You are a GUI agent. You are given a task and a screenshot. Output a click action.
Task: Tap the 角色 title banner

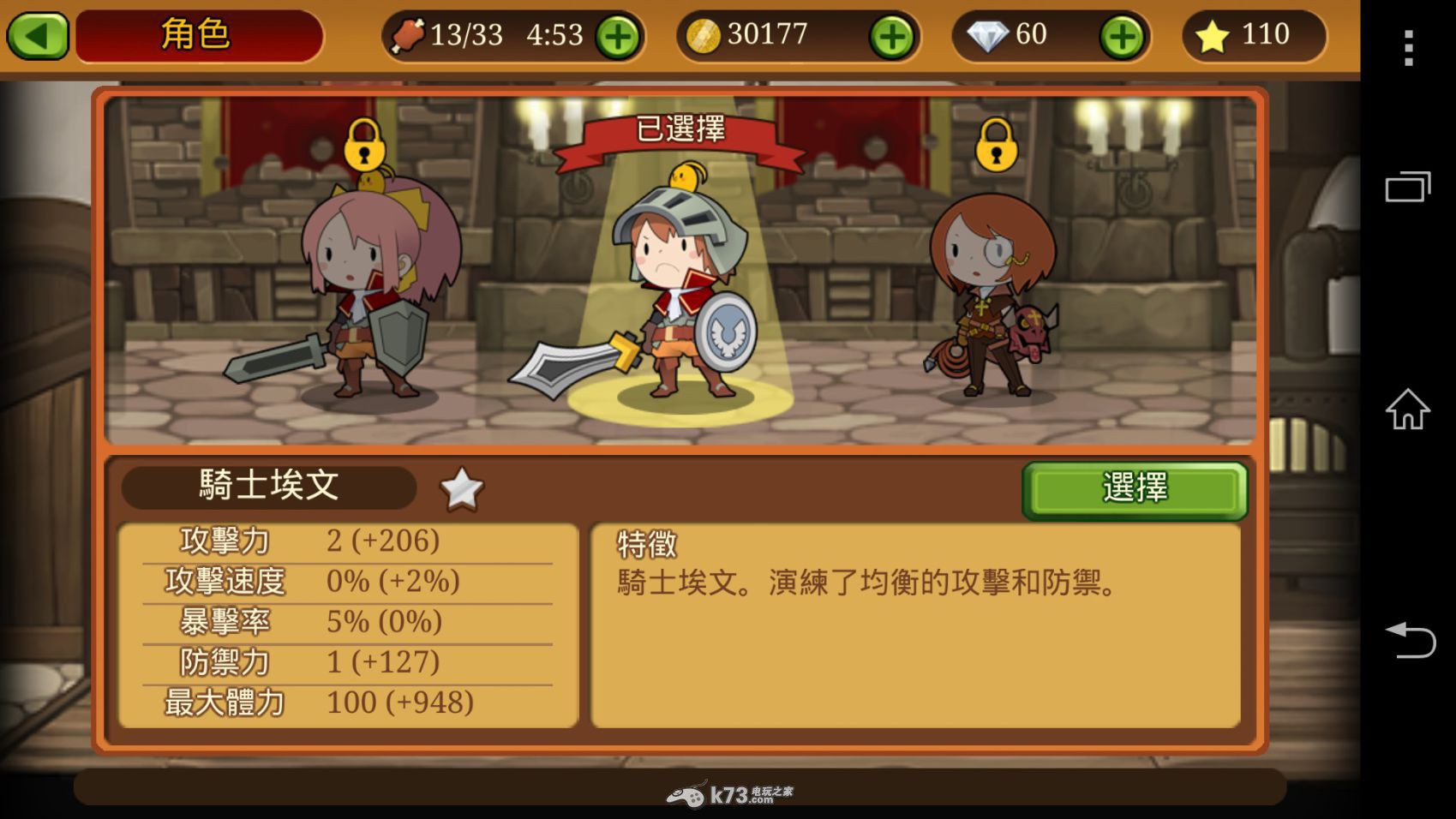pyautogui.click(x=197, y=35)
